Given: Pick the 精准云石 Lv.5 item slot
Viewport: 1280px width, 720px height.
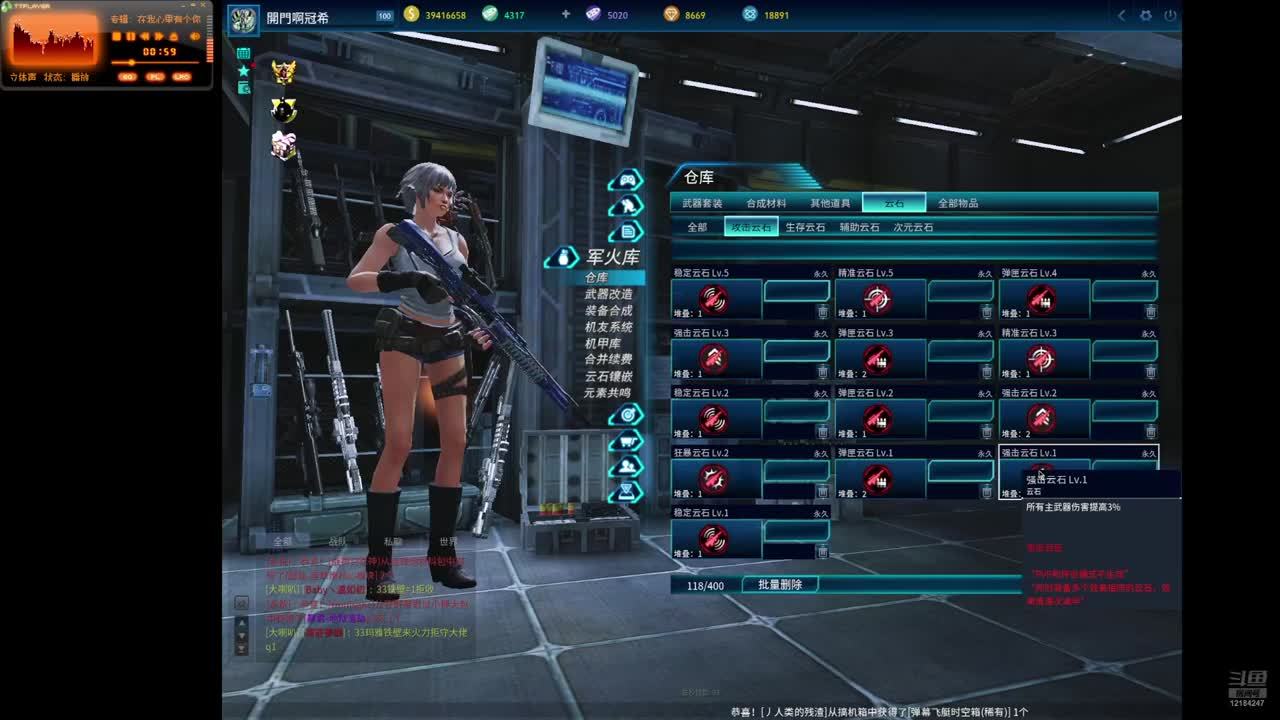Looking at the screenshot, I should pyautogui.click(x=878, y=299).
